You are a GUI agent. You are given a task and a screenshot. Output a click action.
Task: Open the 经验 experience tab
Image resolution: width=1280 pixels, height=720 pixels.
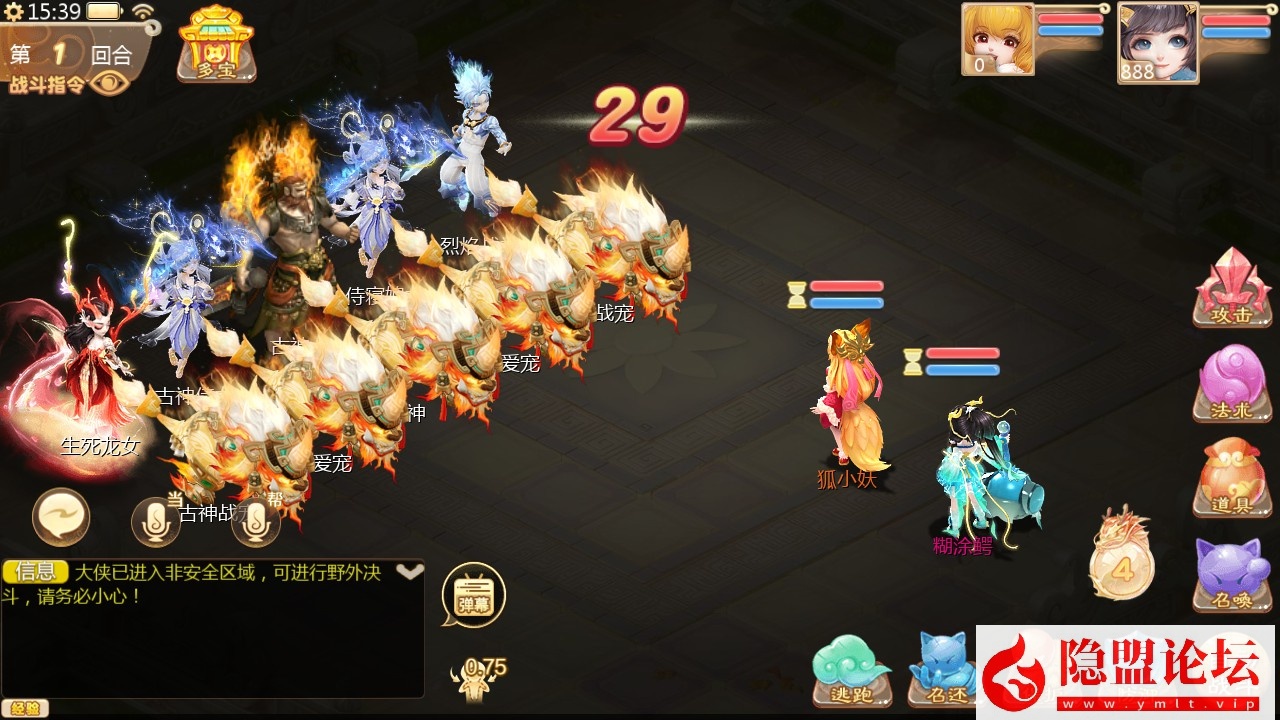[24, 708]
